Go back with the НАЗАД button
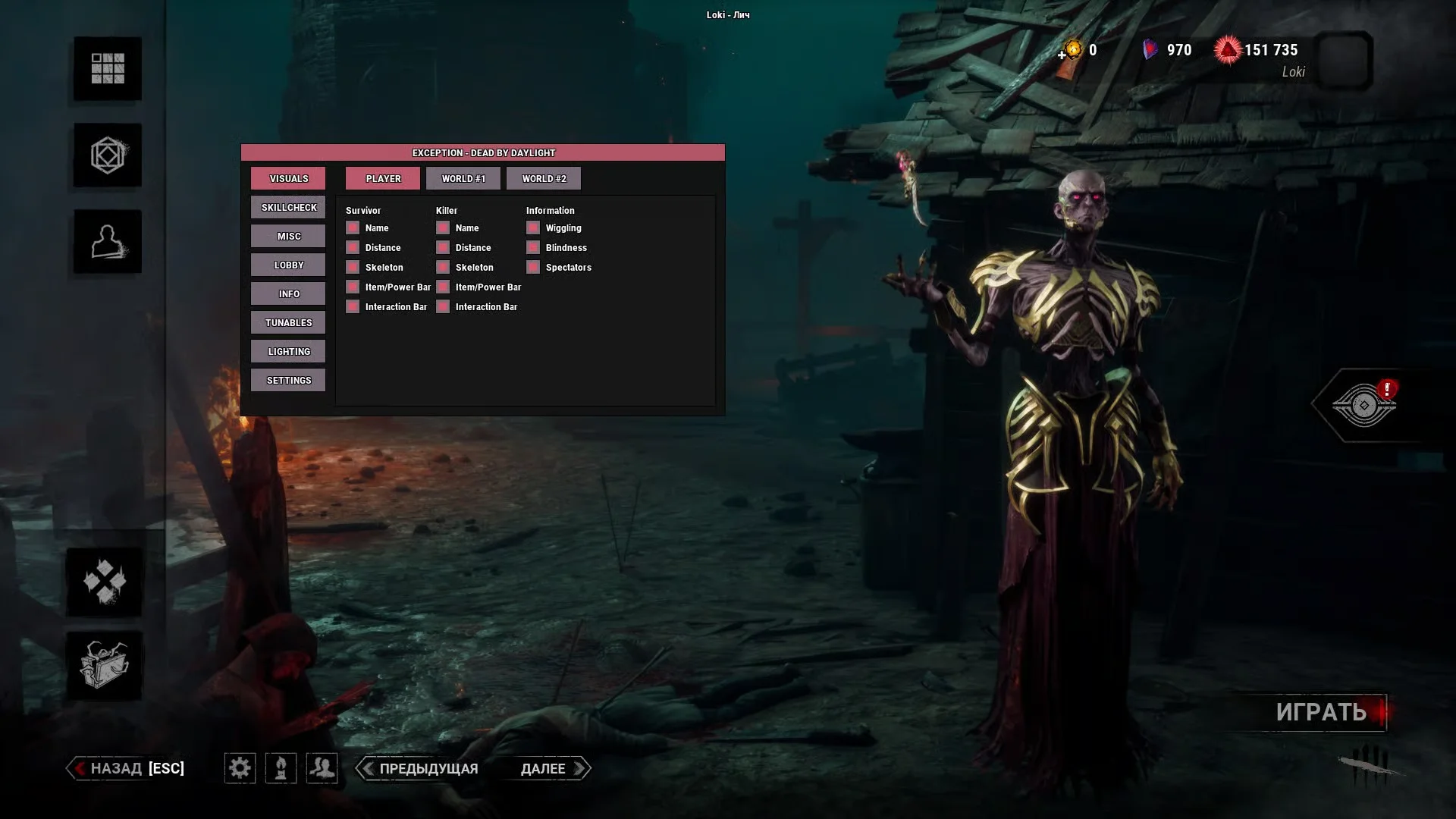Image resolution: width=1456 pixels, height=819 pixels. pyautogui.click(x=126, y=768)
